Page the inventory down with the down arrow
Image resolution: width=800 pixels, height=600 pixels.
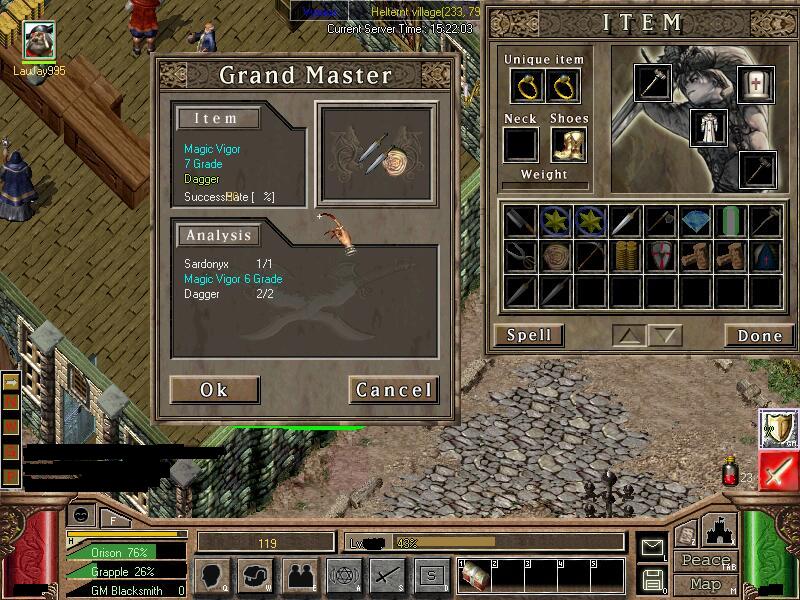coord(666,335)
